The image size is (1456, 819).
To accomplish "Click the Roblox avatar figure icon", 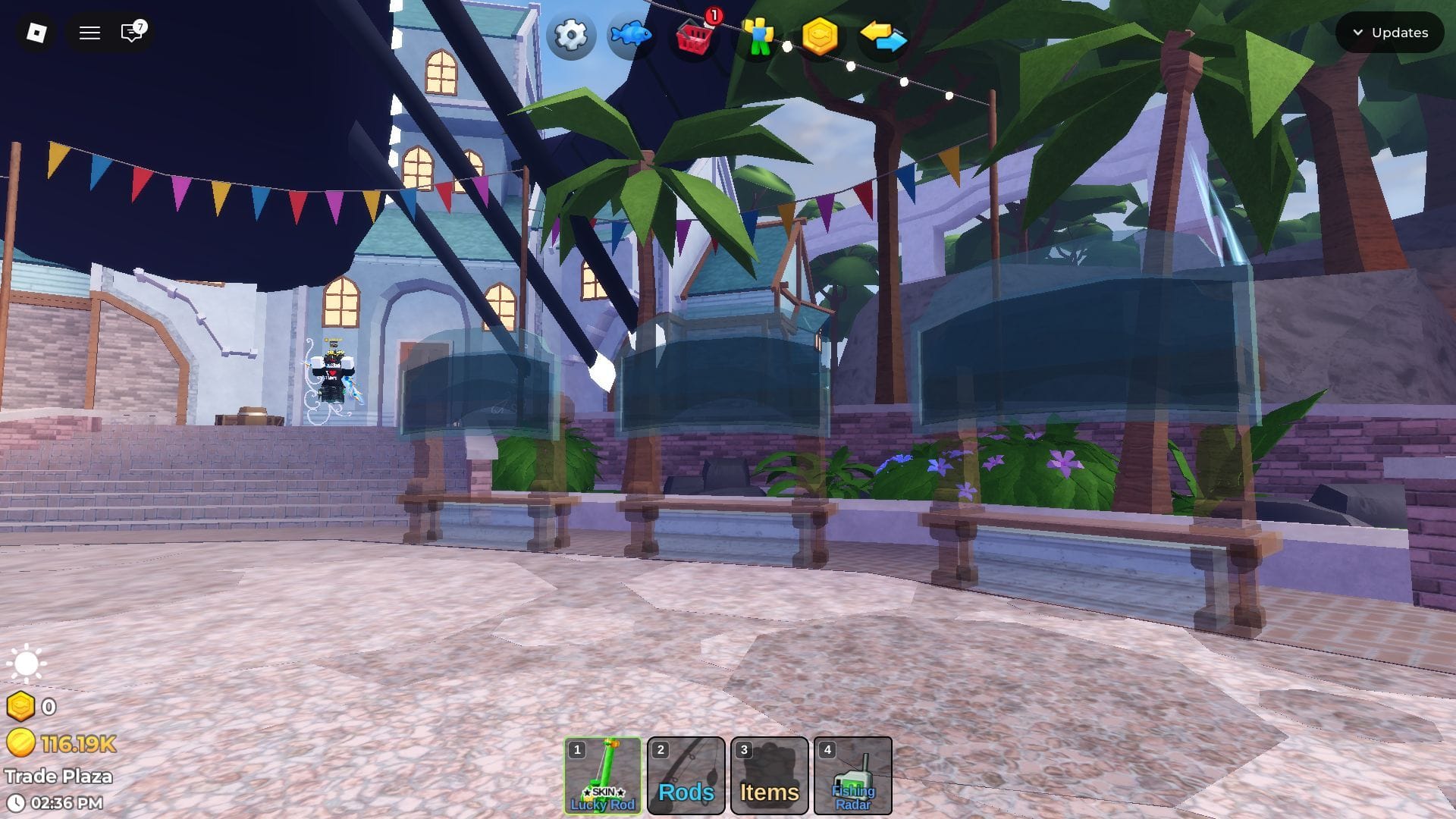I will (x=758, y=36).
